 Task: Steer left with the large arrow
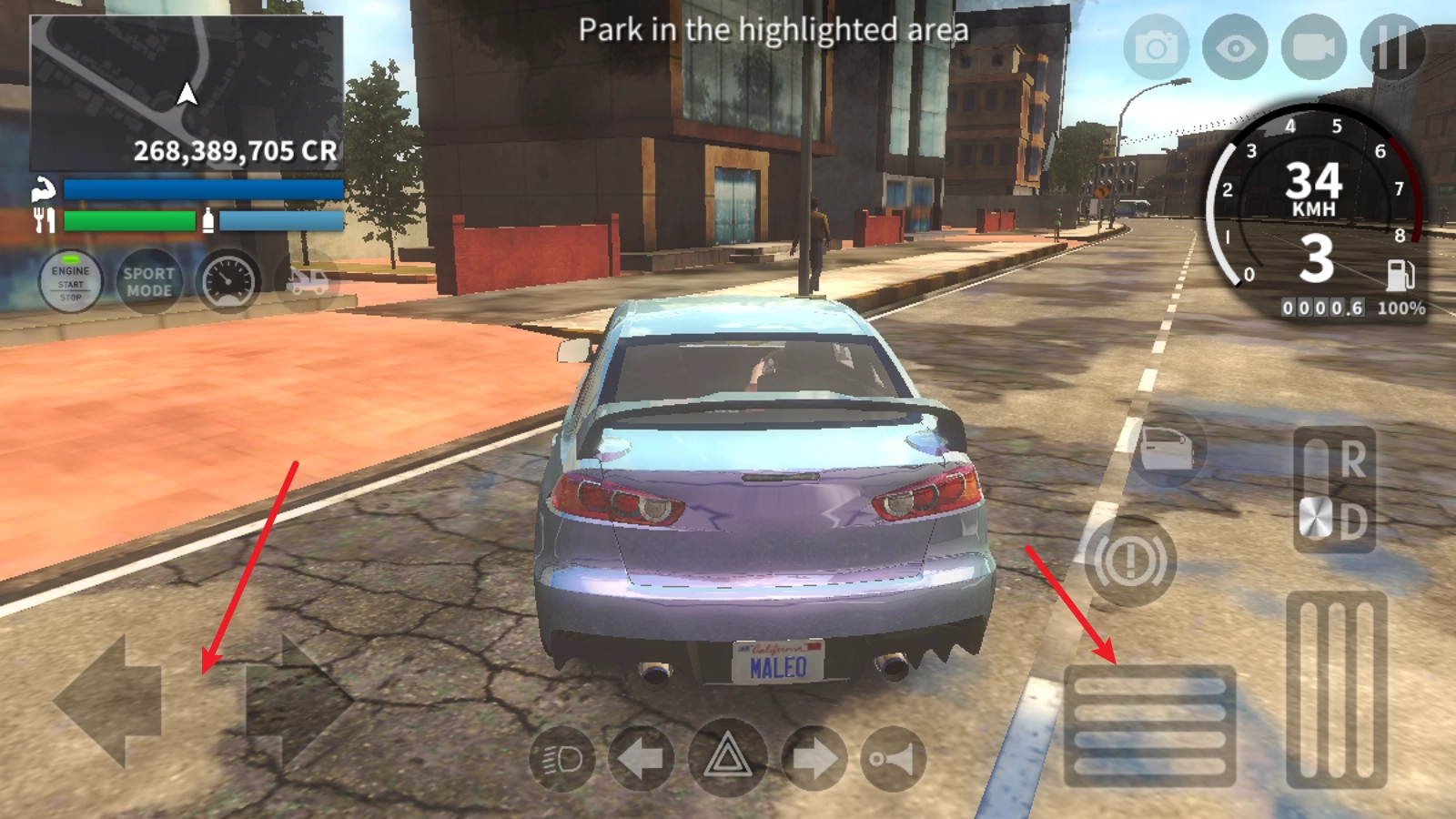pyautogui.click(x=109, y=701)
